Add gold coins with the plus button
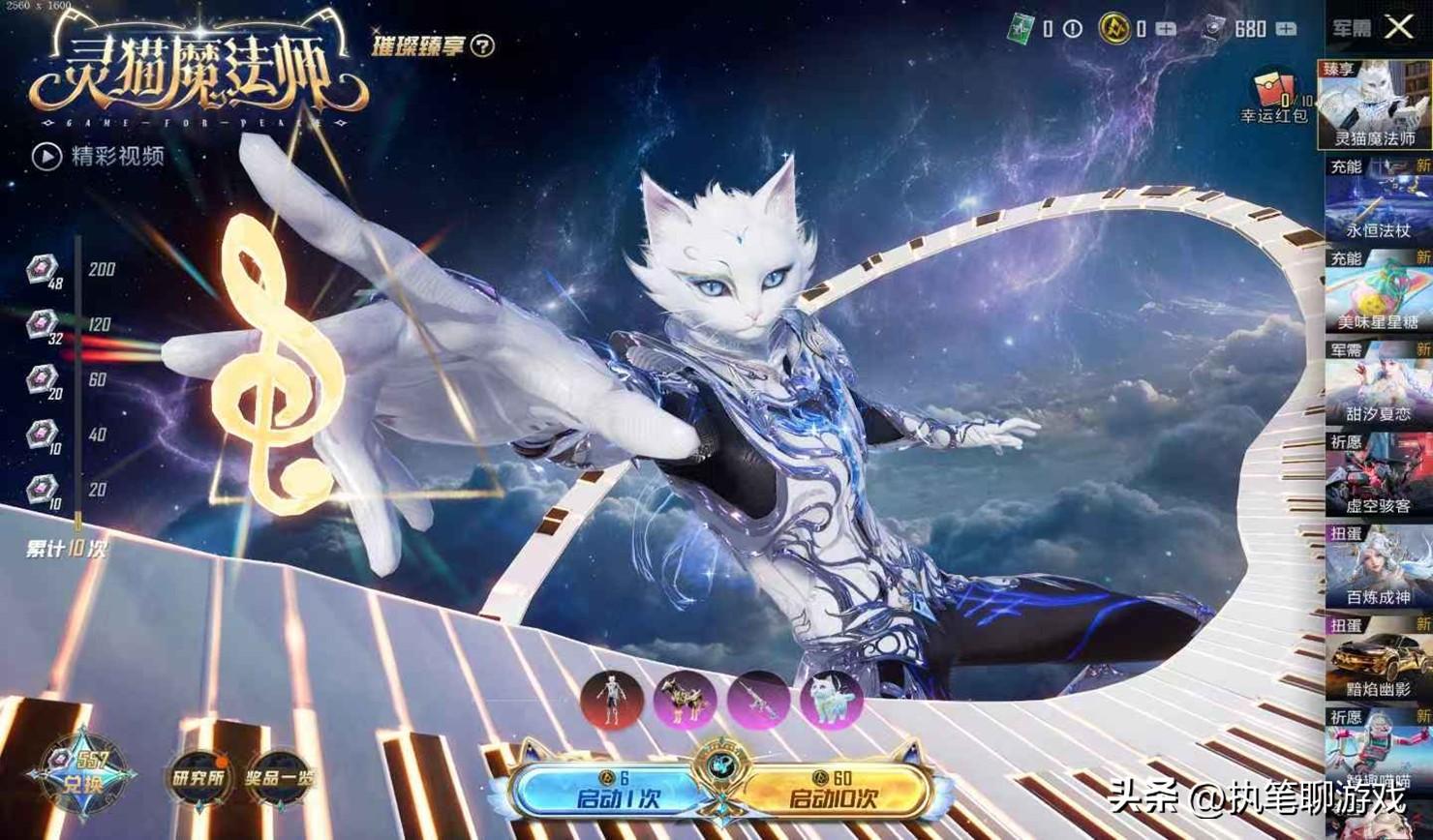This screenshot has width=1433, height=840. click(1166, 29)
